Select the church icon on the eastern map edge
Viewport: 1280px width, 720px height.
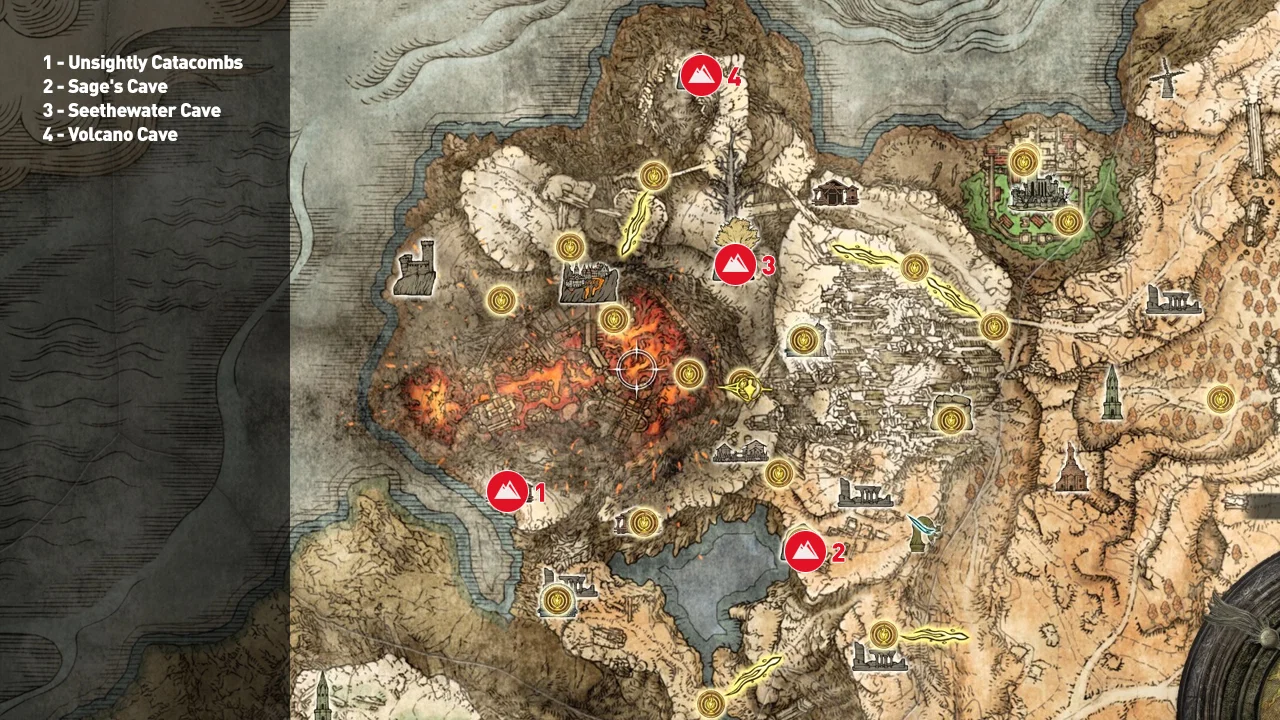pyautogui.click(x=1070, y=468)
